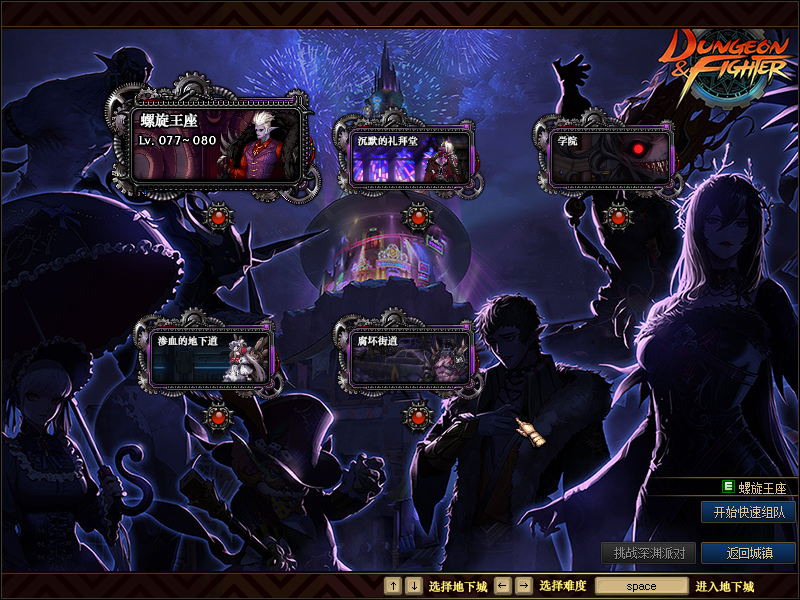Click the 开始快速组队 button
The height and width of the screenshot is (600, 800).
tap(748, 512)
